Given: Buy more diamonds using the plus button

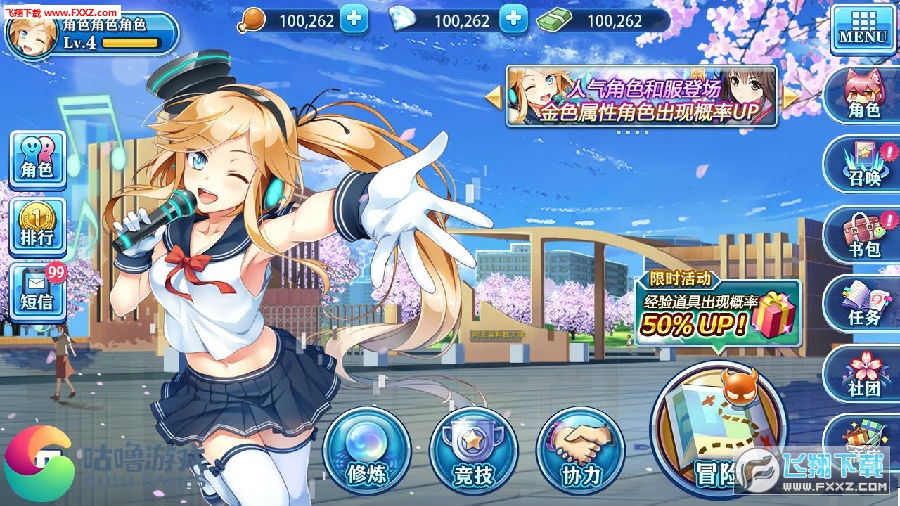Looking at the screenshot, I should click(x=512, y=19).
